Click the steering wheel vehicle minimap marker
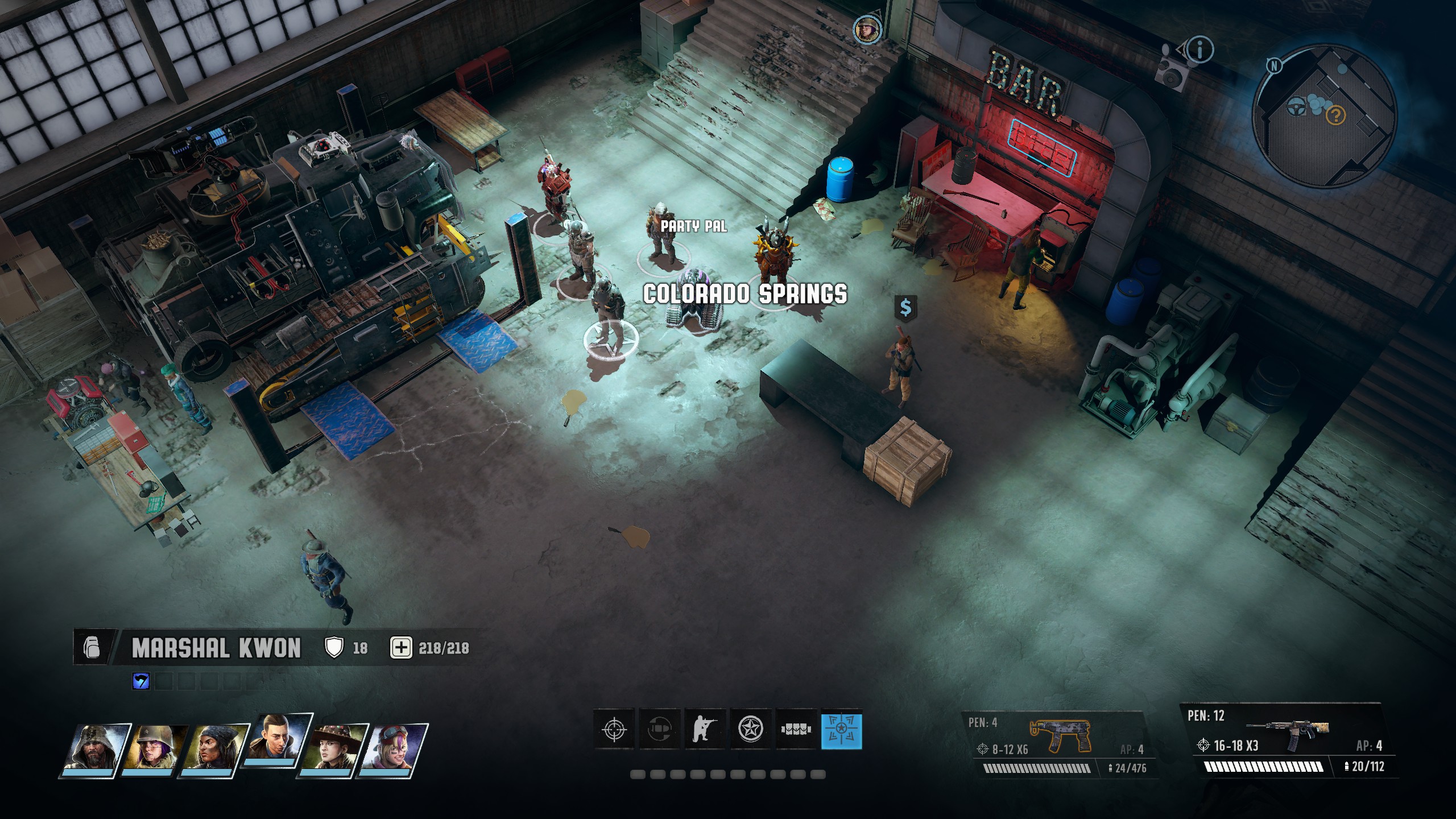 click(1296, 105)
